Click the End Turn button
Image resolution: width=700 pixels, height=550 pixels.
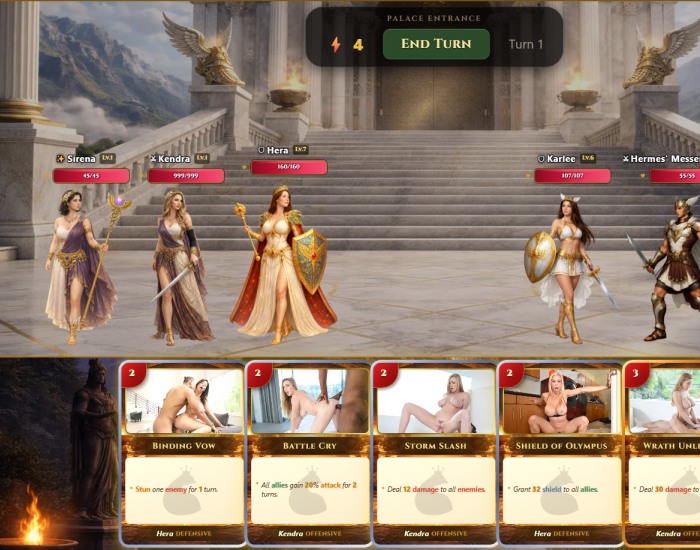tap(435, 44)
